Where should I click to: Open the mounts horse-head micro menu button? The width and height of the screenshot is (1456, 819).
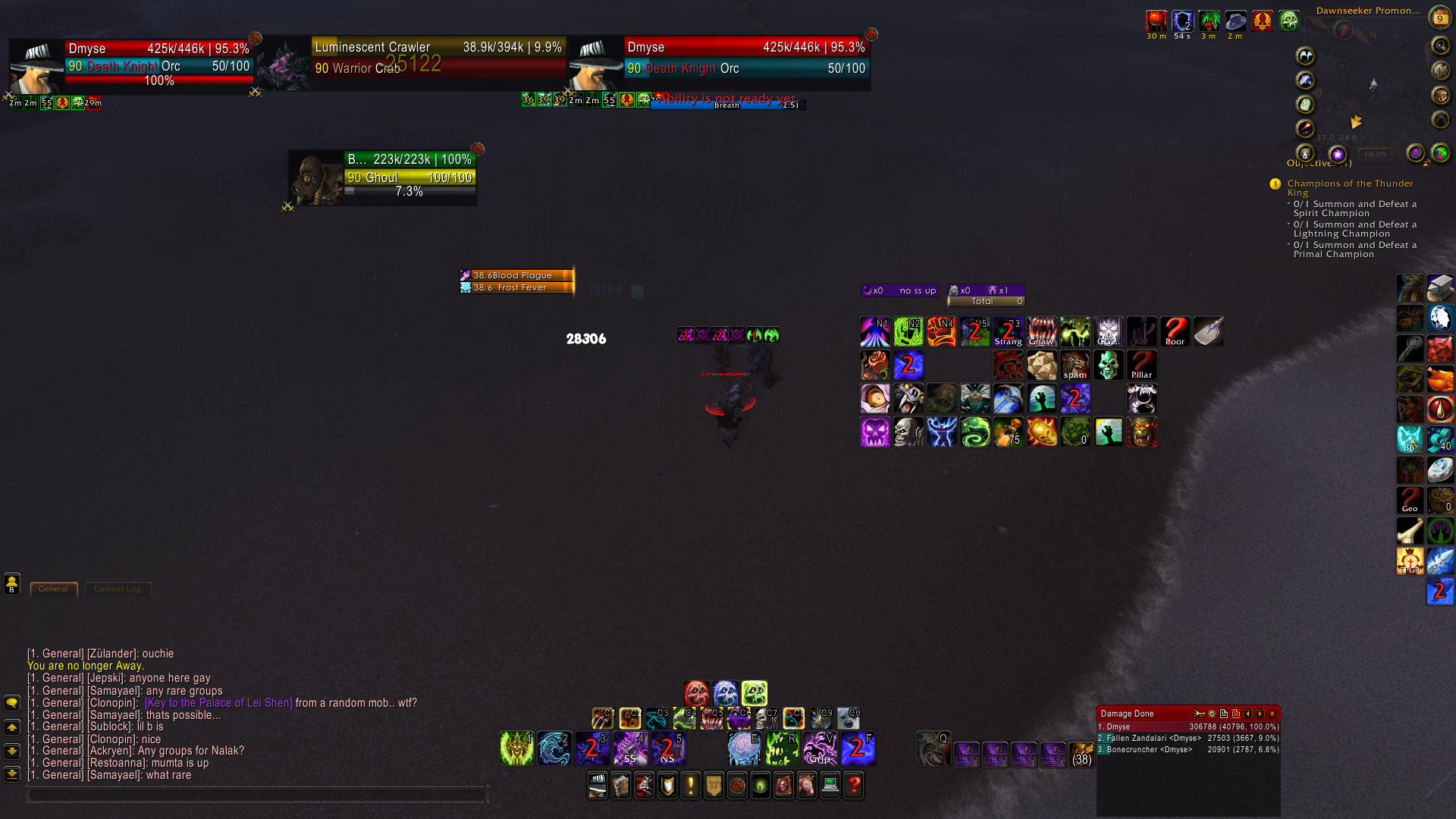[x=807, y=786]
